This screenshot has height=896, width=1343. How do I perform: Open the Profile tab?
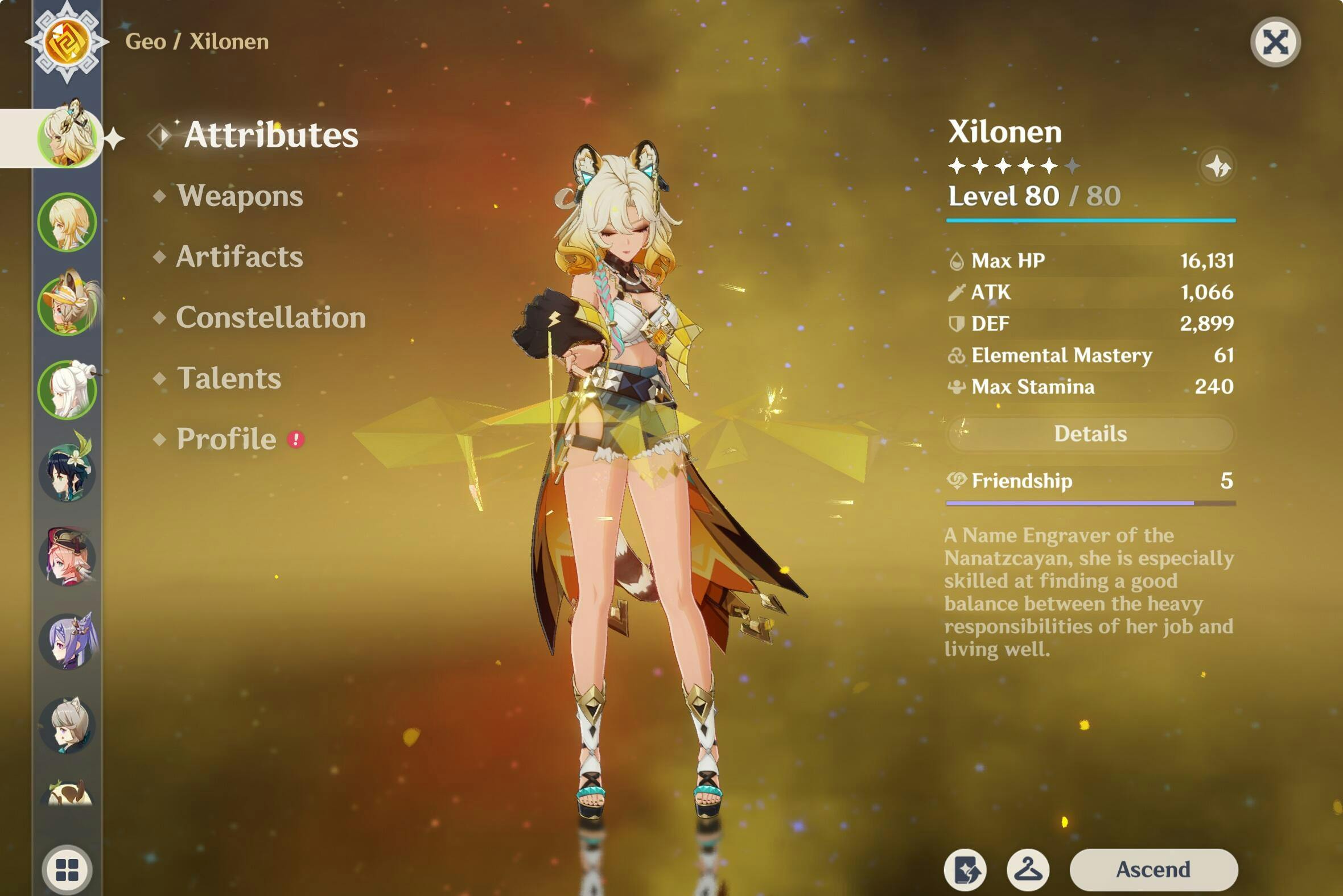pyautogui.click(x=226, y=439)
